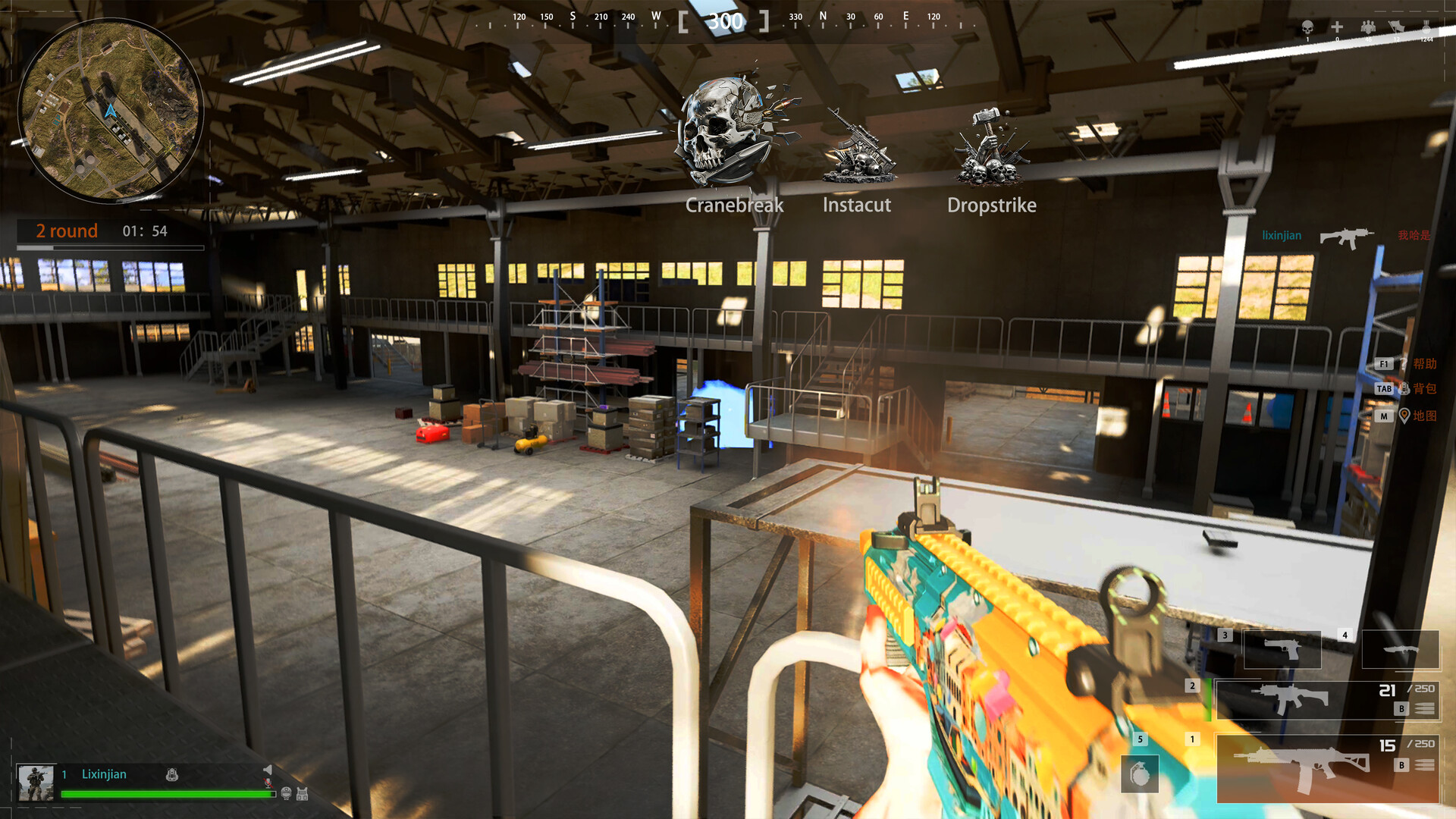This screenshot has height=819, width=1456.
Task: Click the Instacut medal icon
Action: click(x=859, y=148)
